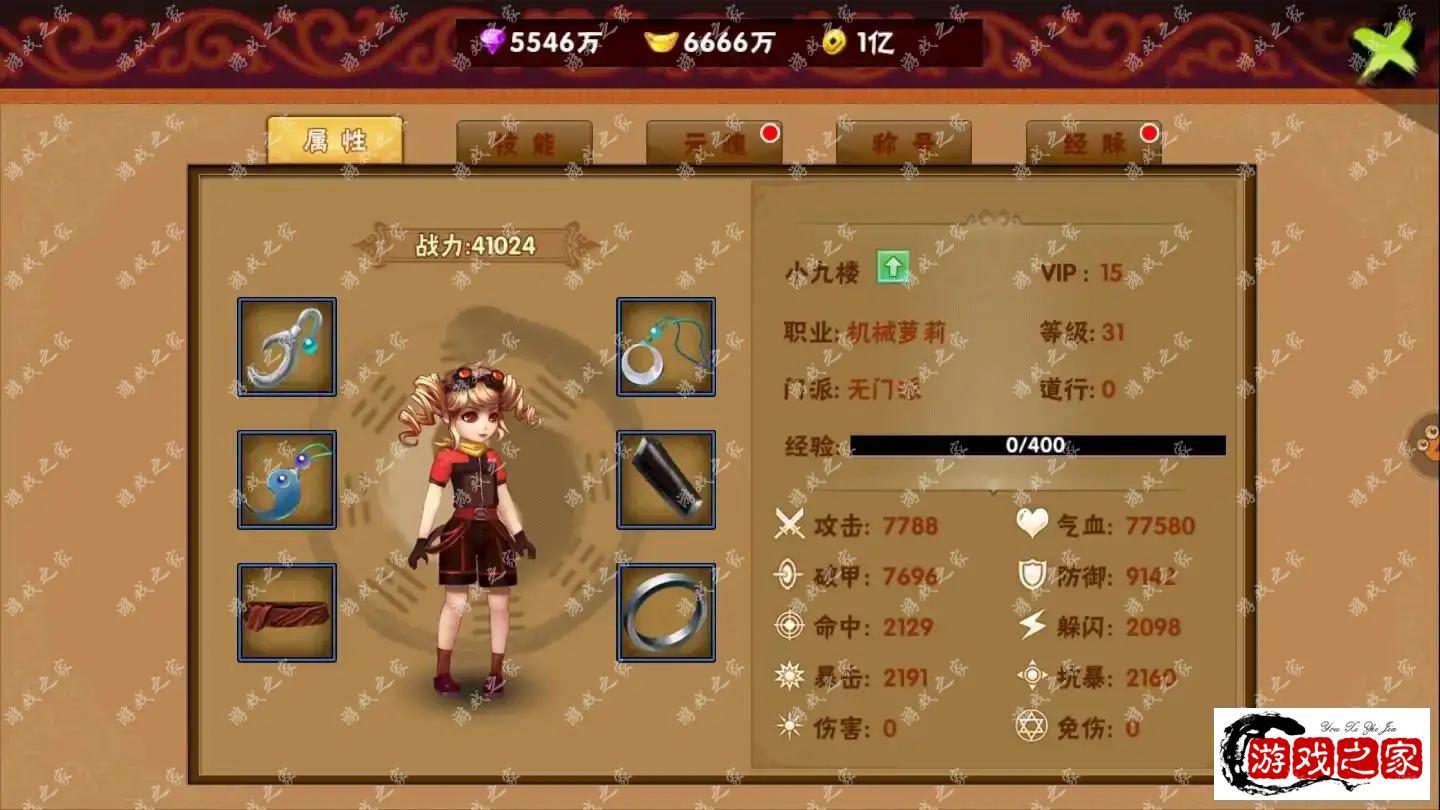Switch to the 属性 attributes tab
This screenshot has width=1440, height=810.
pos(334,141)
